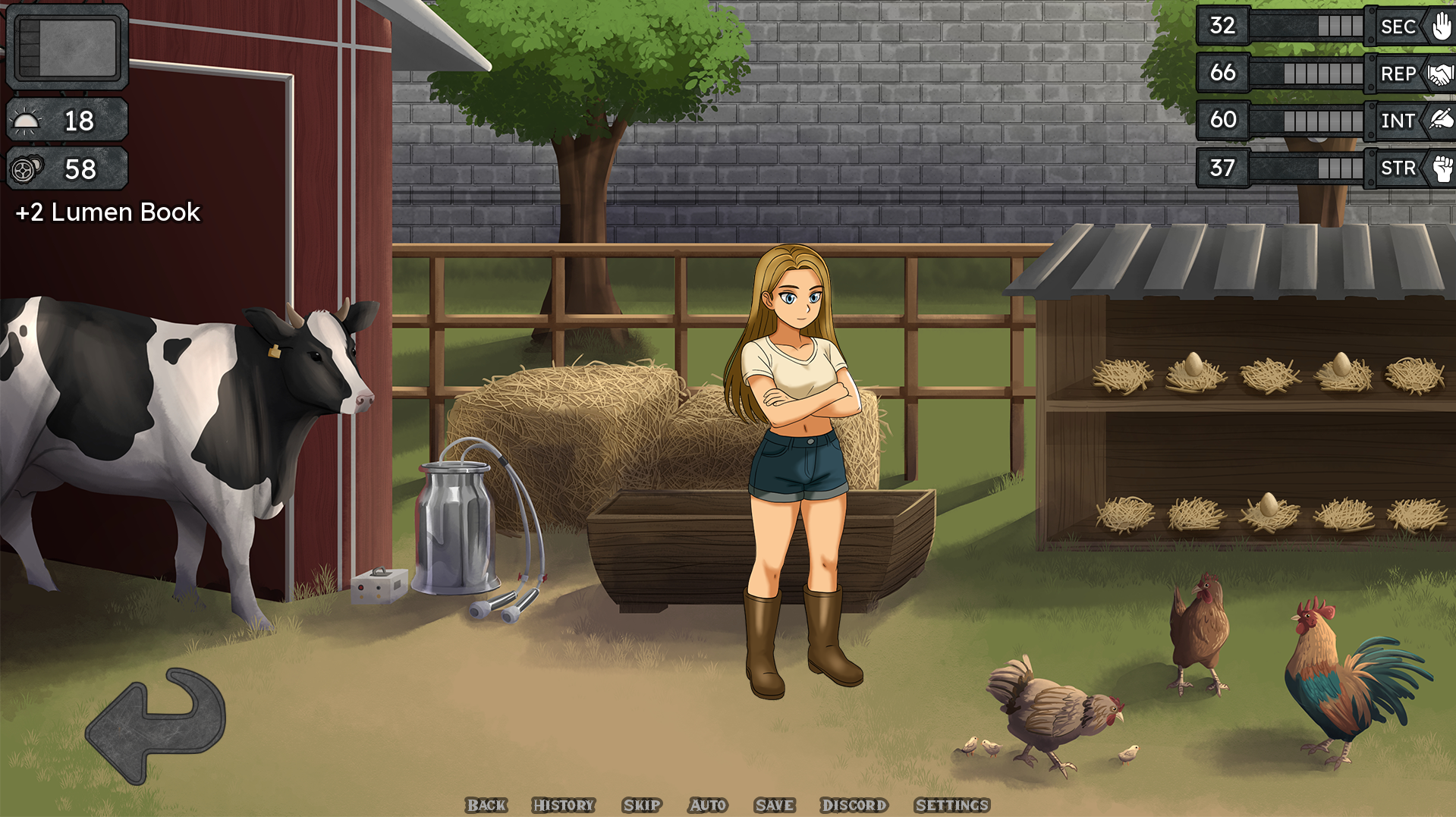Save the game with the Save button

coord(774,806)
